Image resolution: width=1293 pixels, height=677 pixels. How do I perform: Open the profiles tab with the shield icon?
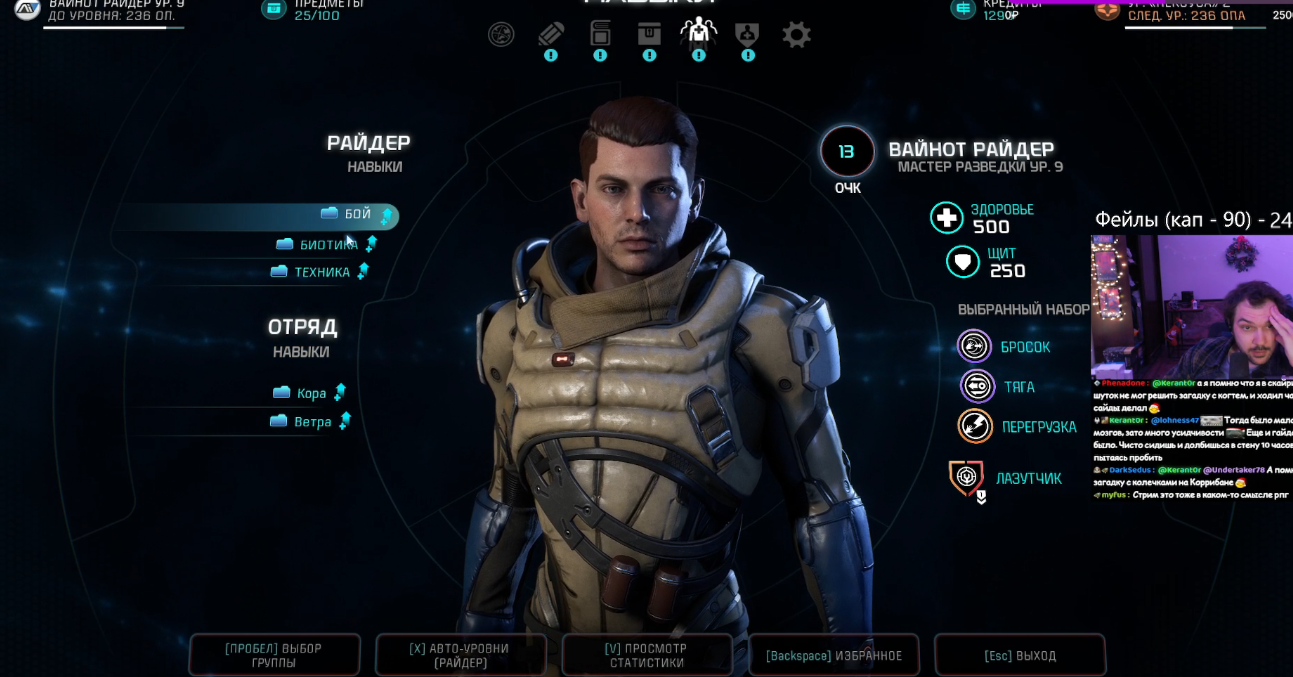[747, 34]
